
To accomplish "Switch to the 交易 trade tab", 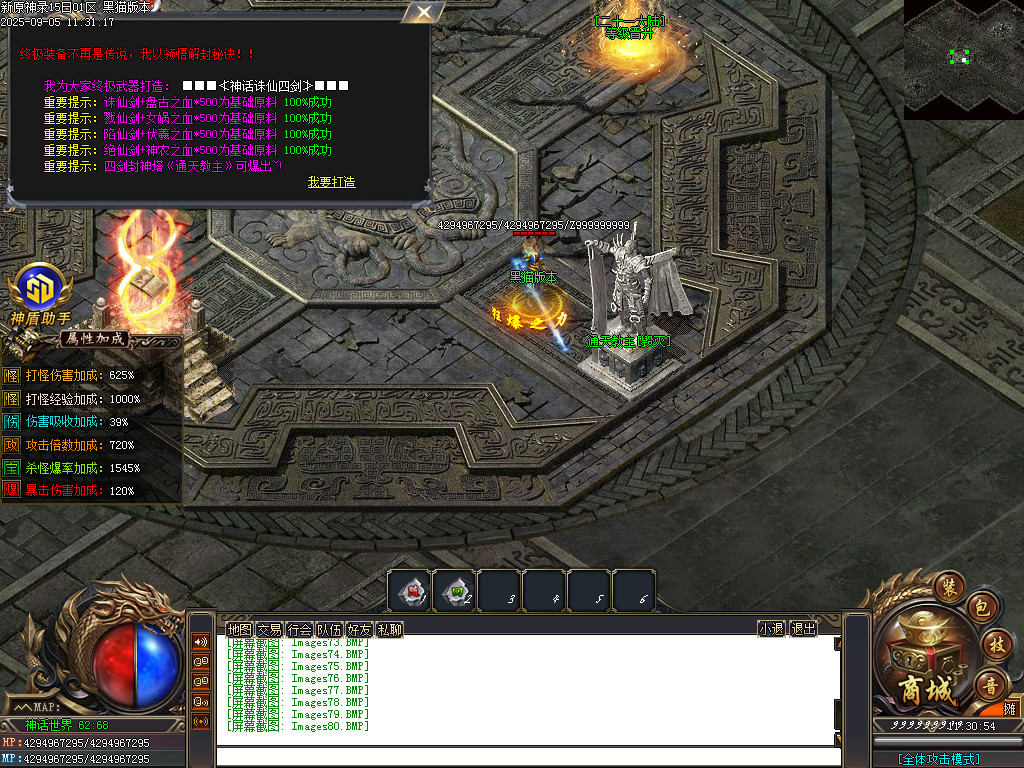I will point(270,629).
